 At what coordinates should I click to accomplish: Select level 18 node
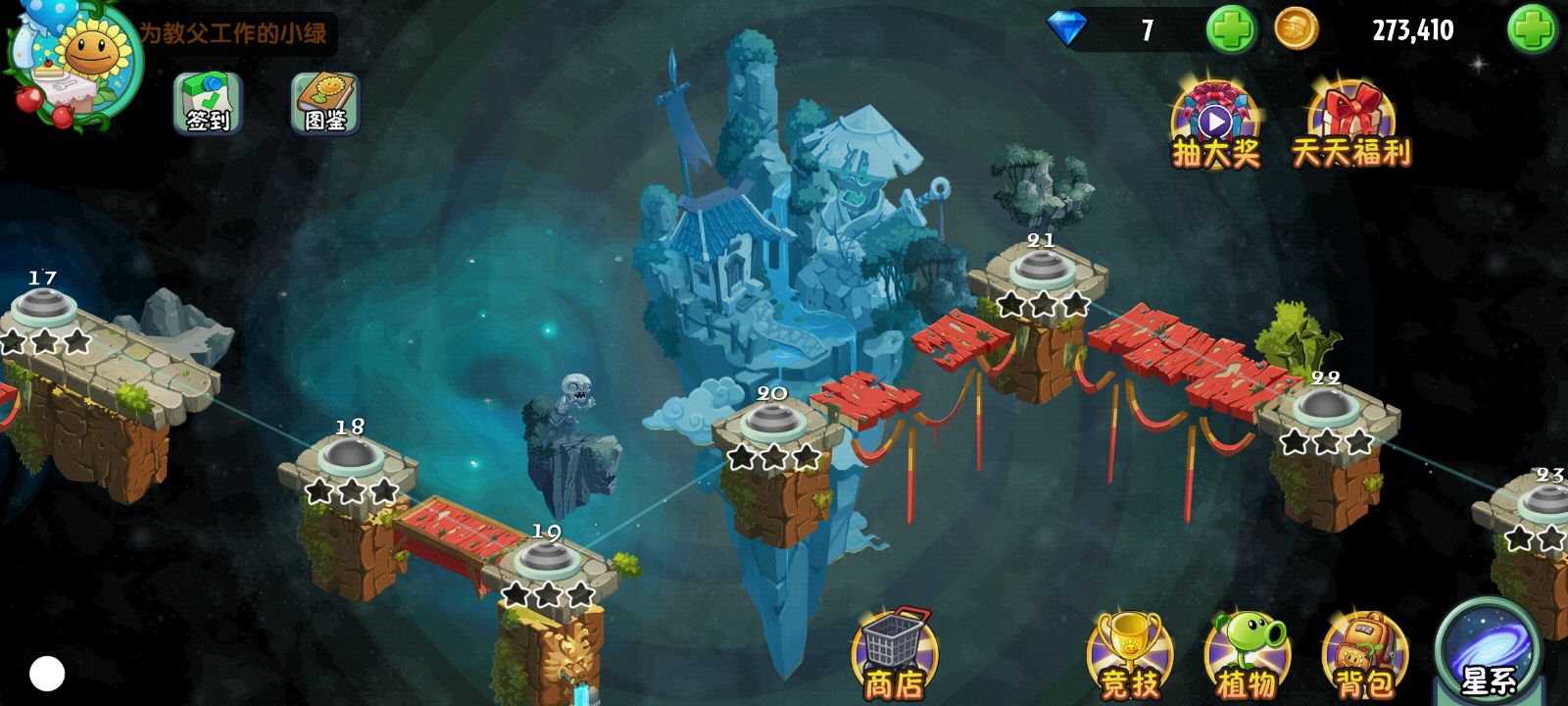click(x=348, y=457)
